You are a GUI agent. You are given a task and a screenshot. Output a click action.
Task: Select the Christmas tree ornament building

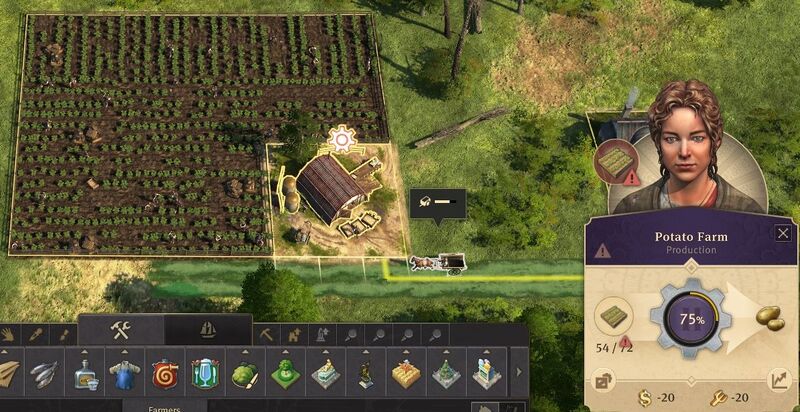[x=444, y=375]
